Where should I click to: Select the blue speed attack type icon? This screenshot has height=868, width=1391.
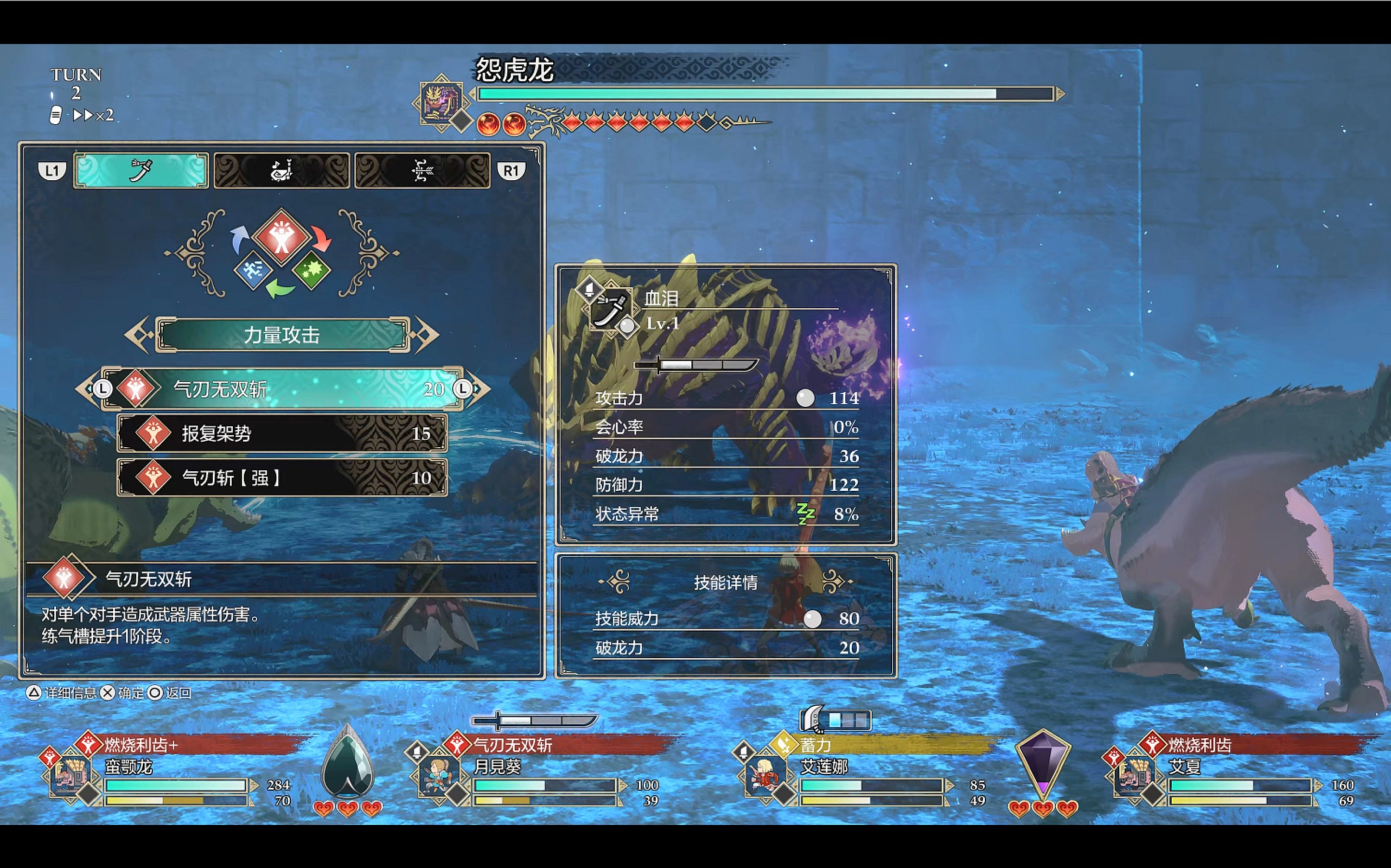click(253, 269)
